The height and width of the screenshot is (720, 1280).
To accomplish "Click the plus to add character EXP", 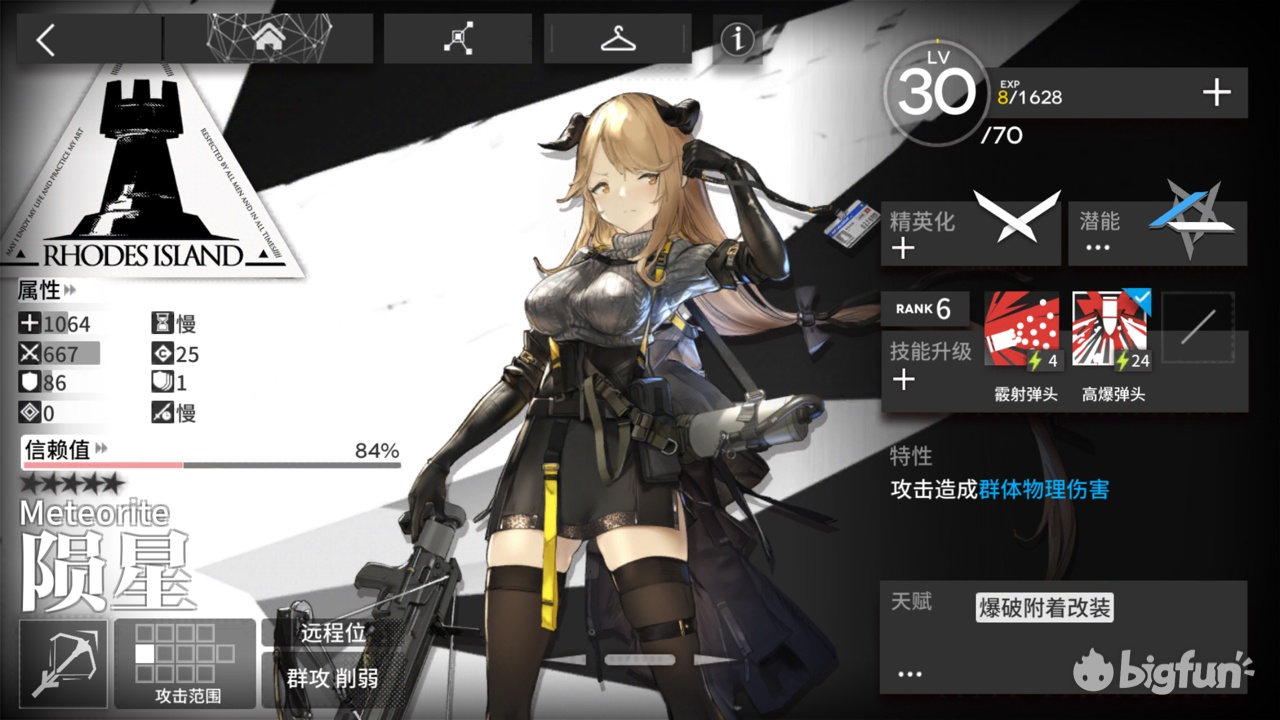I will click(x=1216, y=92).
